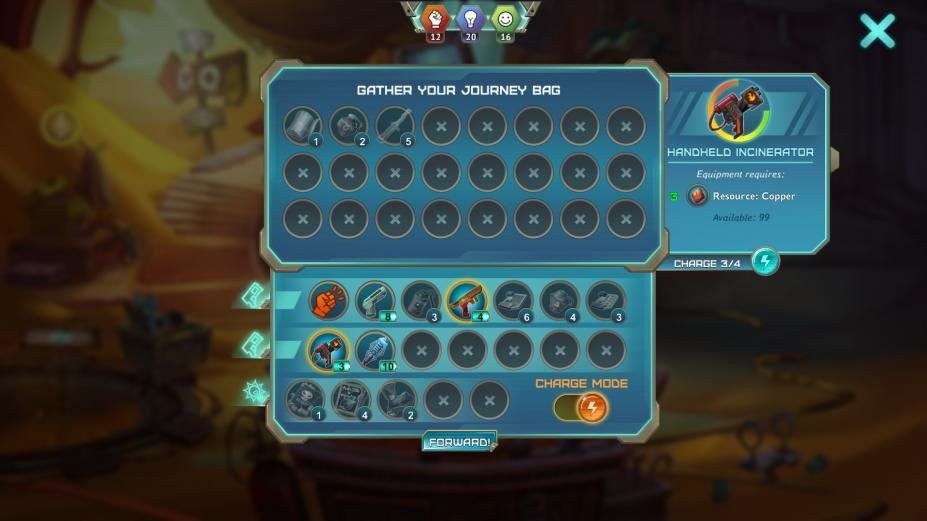Click the red fist stat icon
Viewport: 927px width, 521px height.
435,18
